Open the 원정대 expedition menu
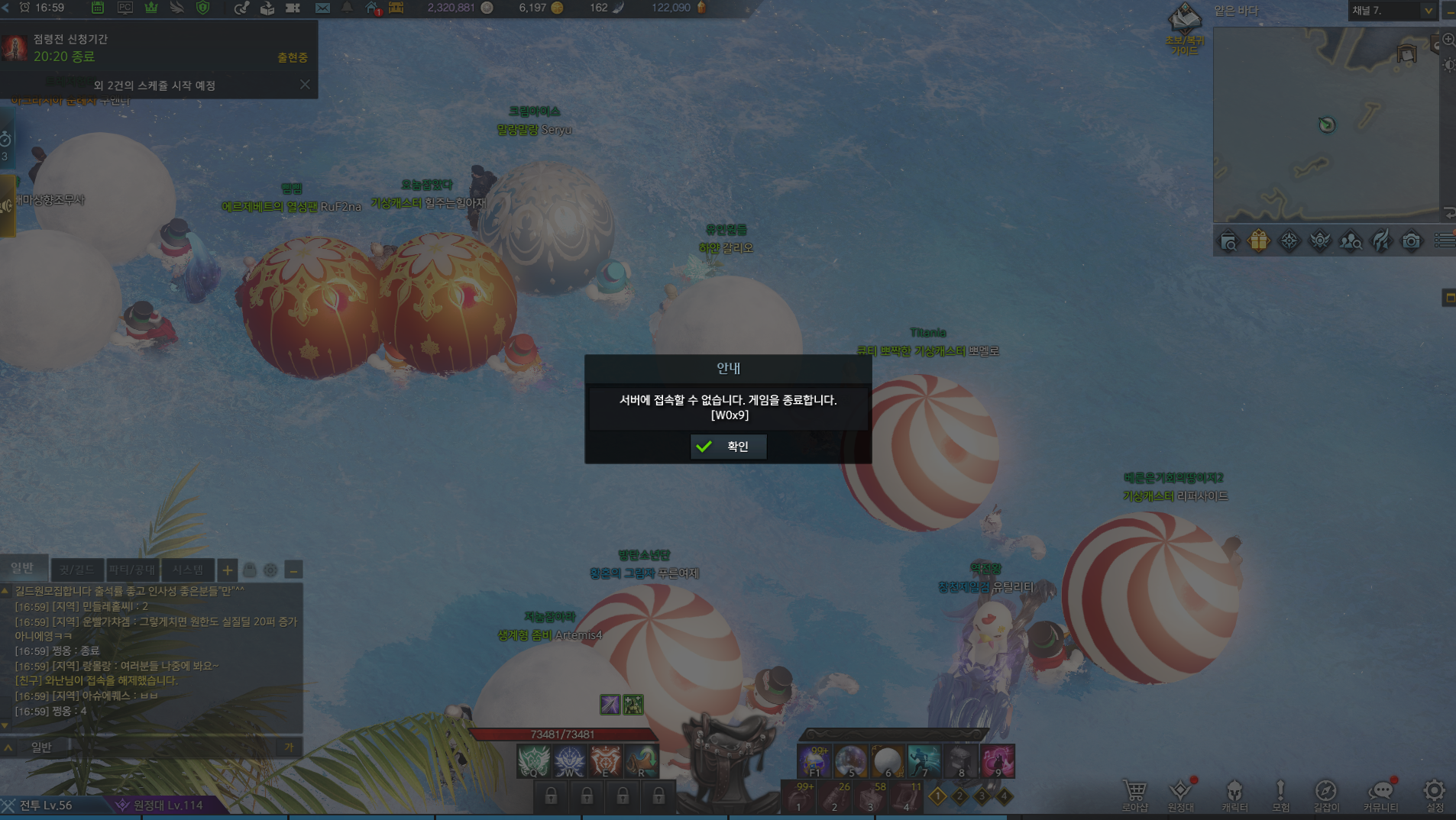Viewport: 1456px width, 820px height. coord(1180,795)
